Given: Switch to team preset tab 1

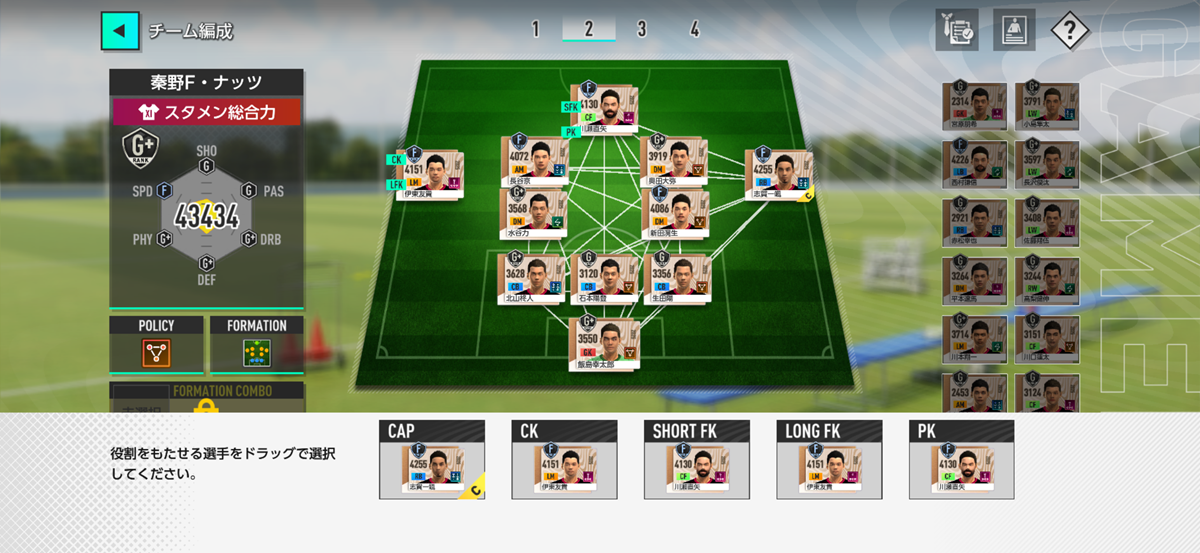Looking at the screenshot, I should [535, 29].
